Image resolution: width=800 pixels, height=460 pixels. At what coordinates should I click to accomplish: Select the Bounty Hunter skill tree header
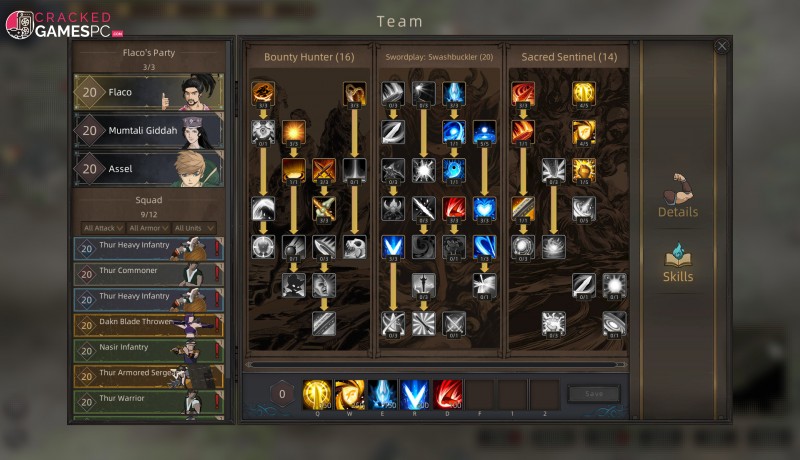tap(309, 57)
